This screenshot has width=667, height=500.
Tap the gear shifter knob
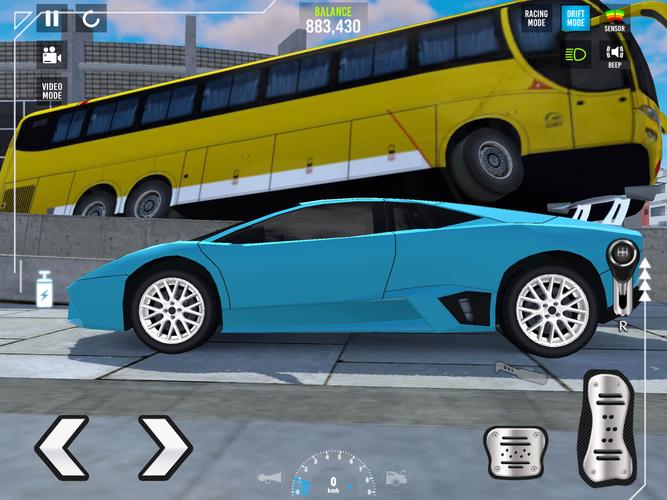tap(620, 256)
